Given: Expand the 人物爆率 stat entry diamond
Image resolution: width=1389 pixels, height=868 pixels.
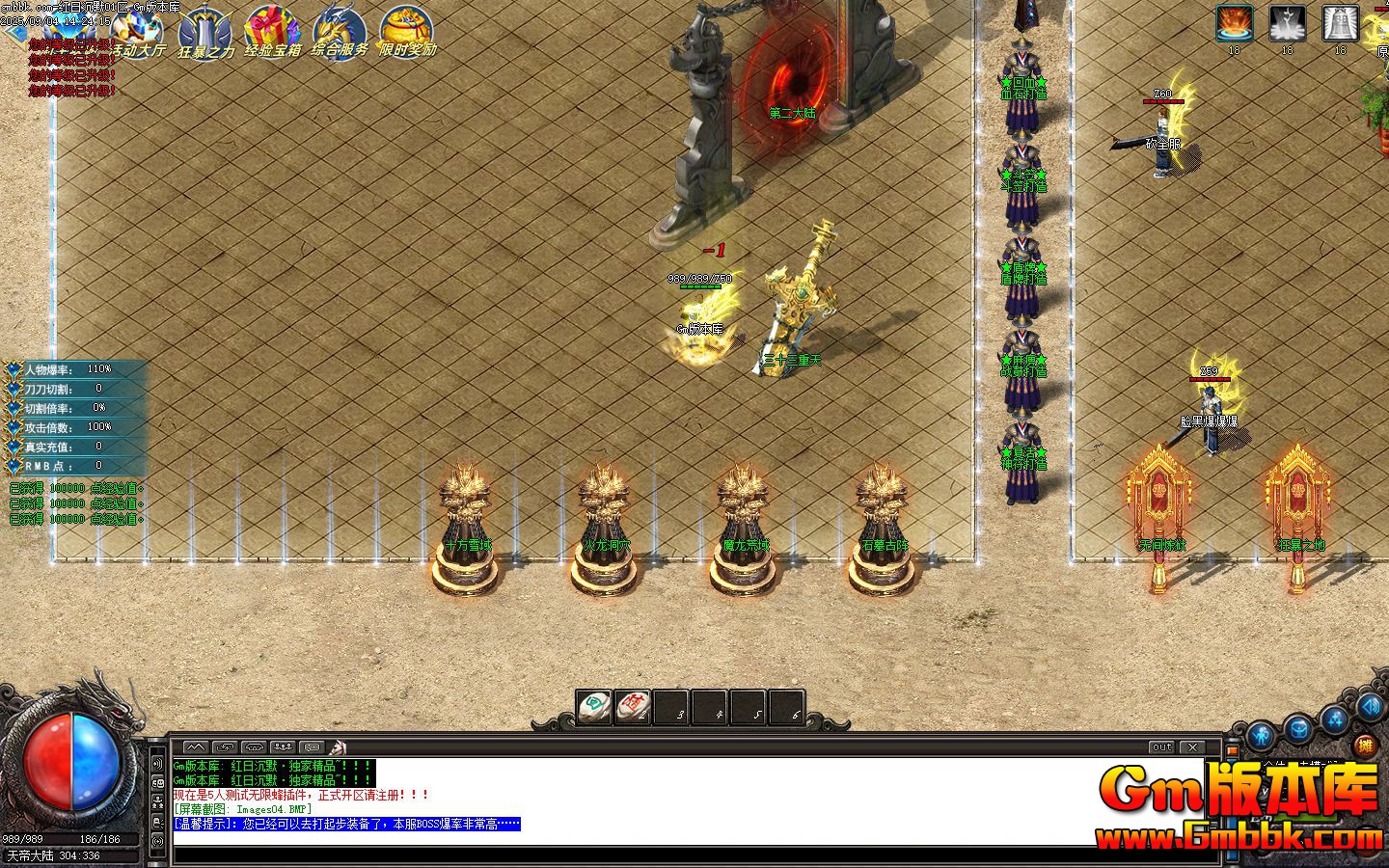Looking at the screenshot, I should 13,367.
